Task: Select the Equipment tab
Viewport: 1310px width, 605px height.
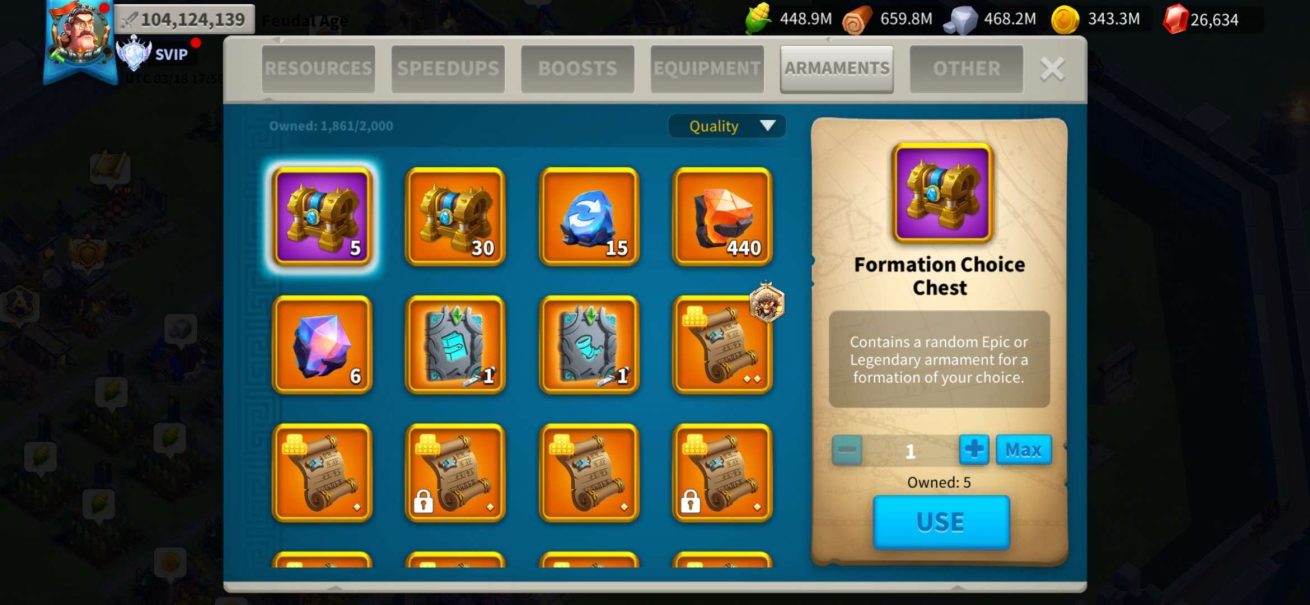Action: [x=707, y=69]
